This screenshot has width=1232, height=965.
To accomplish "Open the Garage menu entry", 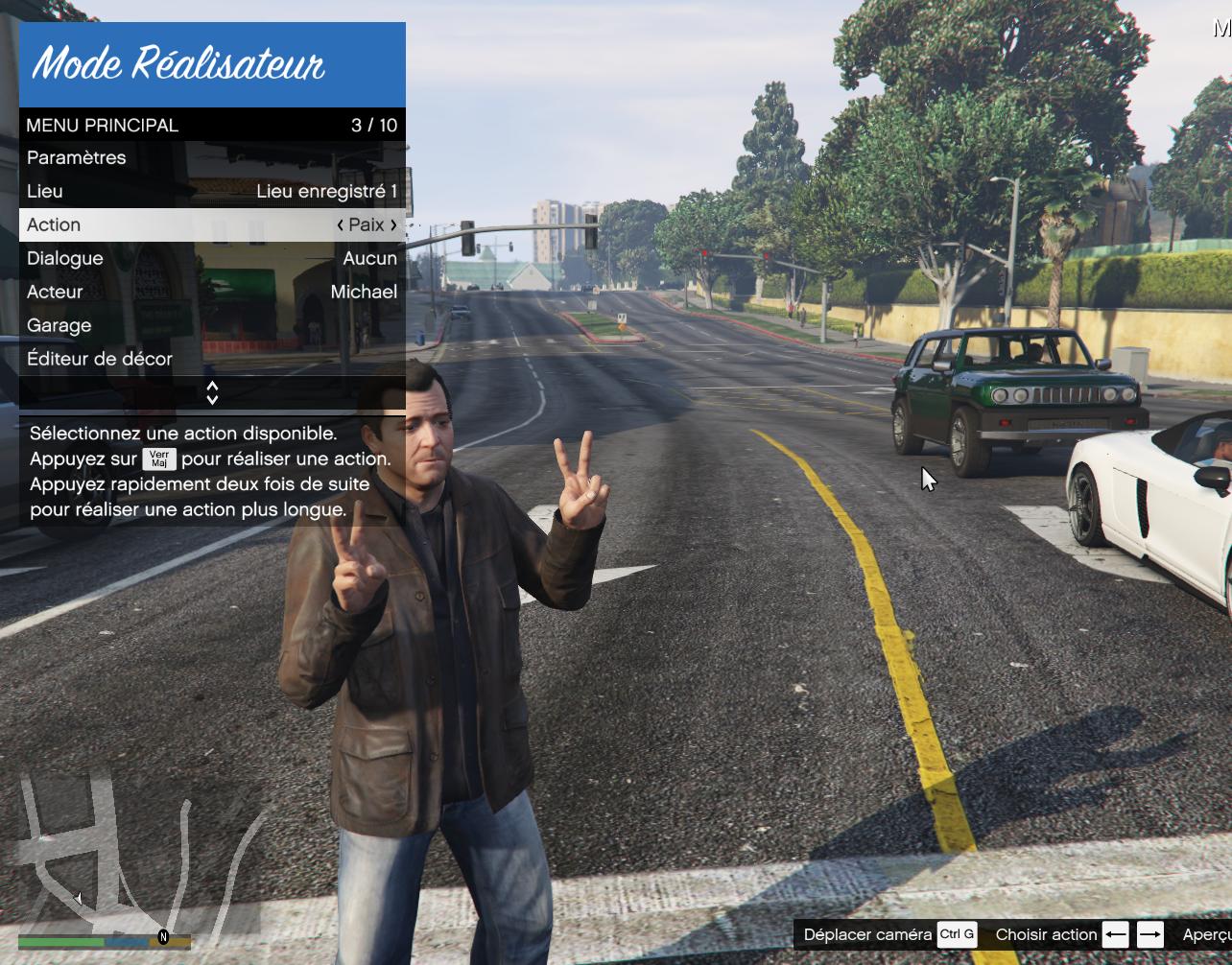I will tap(59, 326).
